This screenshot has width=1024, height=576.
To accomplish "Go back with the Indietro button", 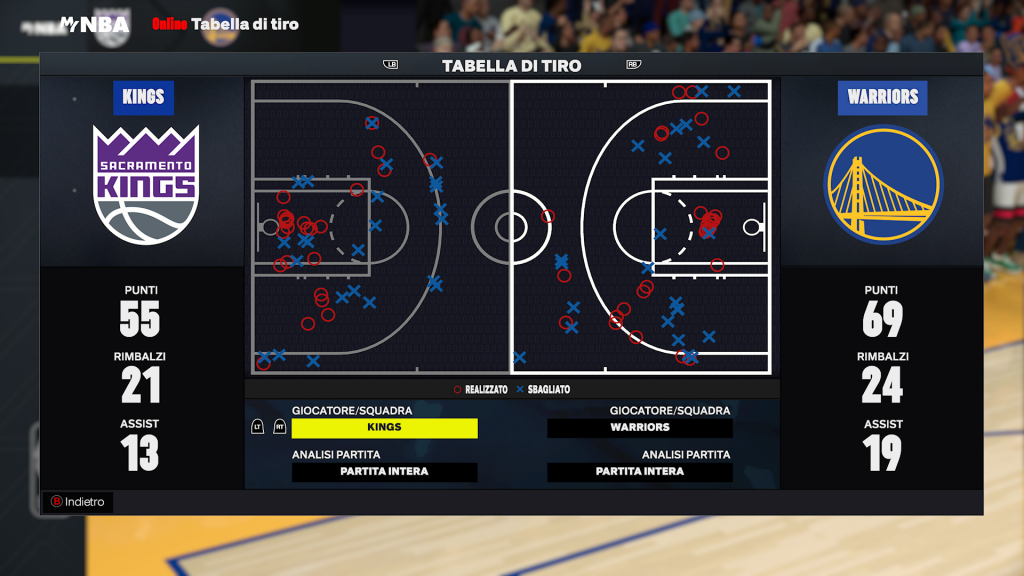I will point(78,502).
